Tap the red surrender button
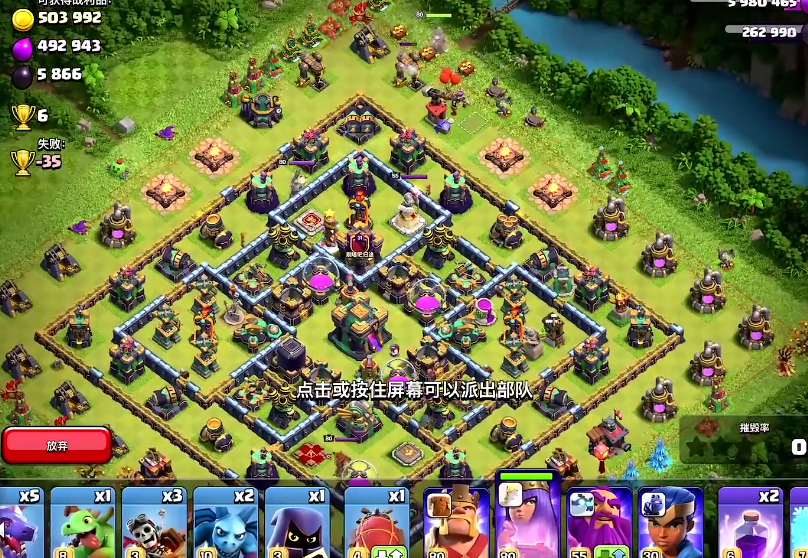The width and height of the screenshot is (808, 558). (56, 445)
